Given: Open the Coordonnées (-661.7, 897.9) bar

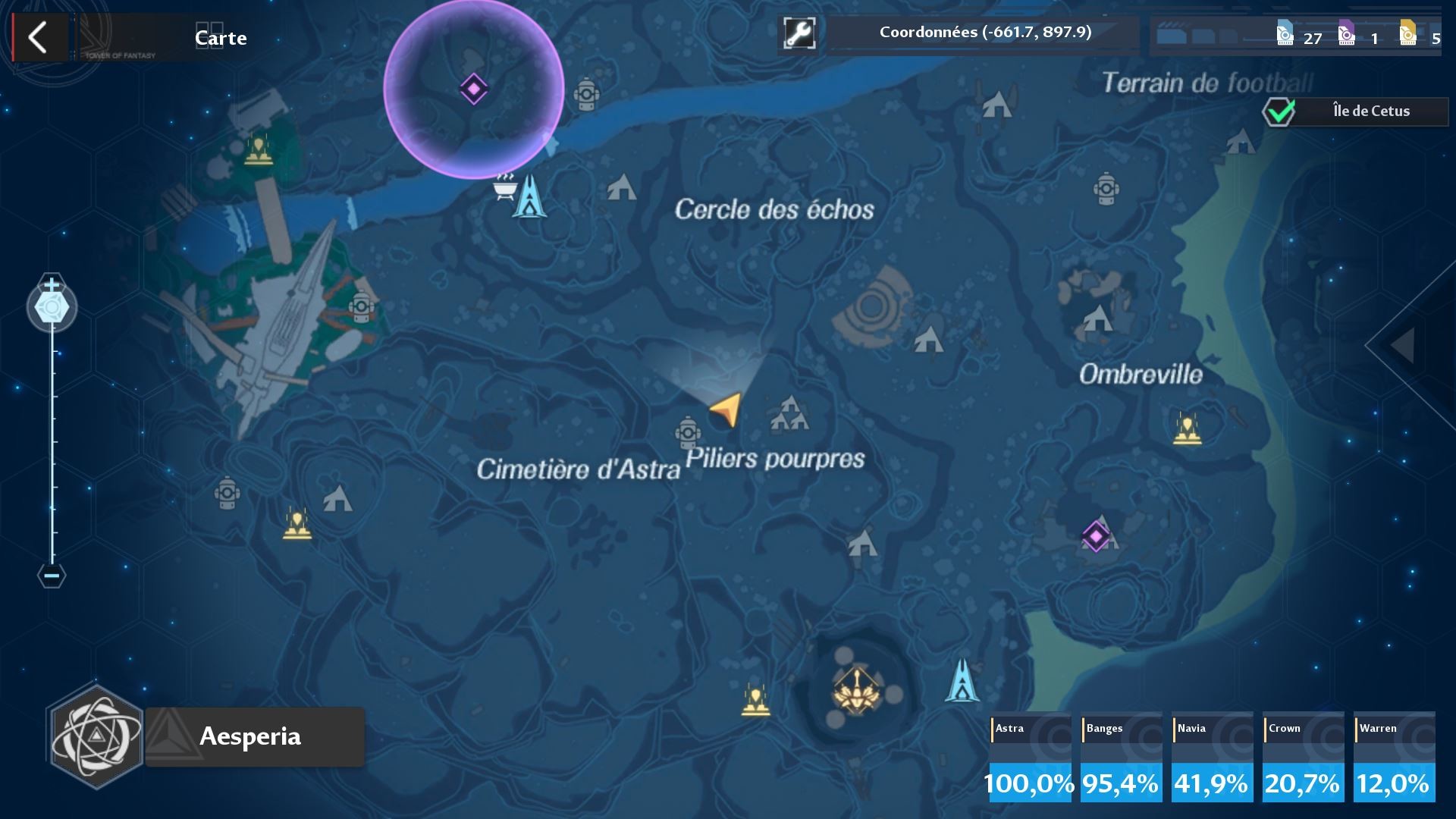Looking at the screenshot, I should coord(984,33).
